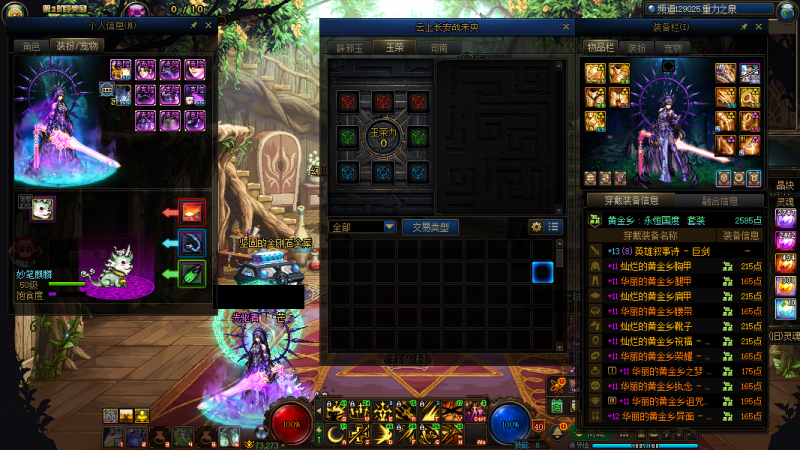Image resolution: width=800 pixels, height=450 pixels.
Task: Pin the 装备栏 window with the pushpin
Action: (x=743, y=28)
